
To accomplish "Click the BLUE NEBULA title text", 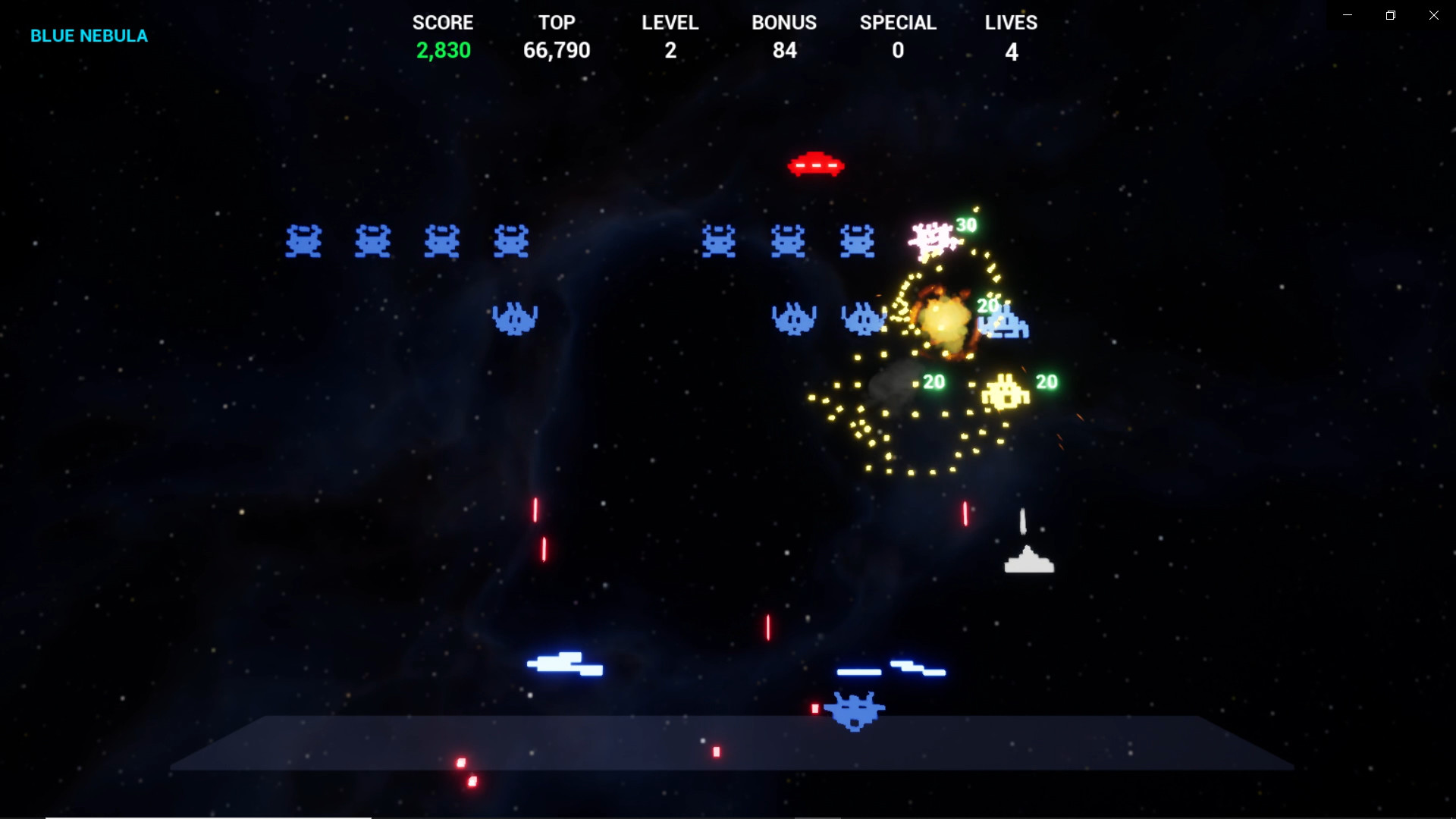I will coord(88,35).
